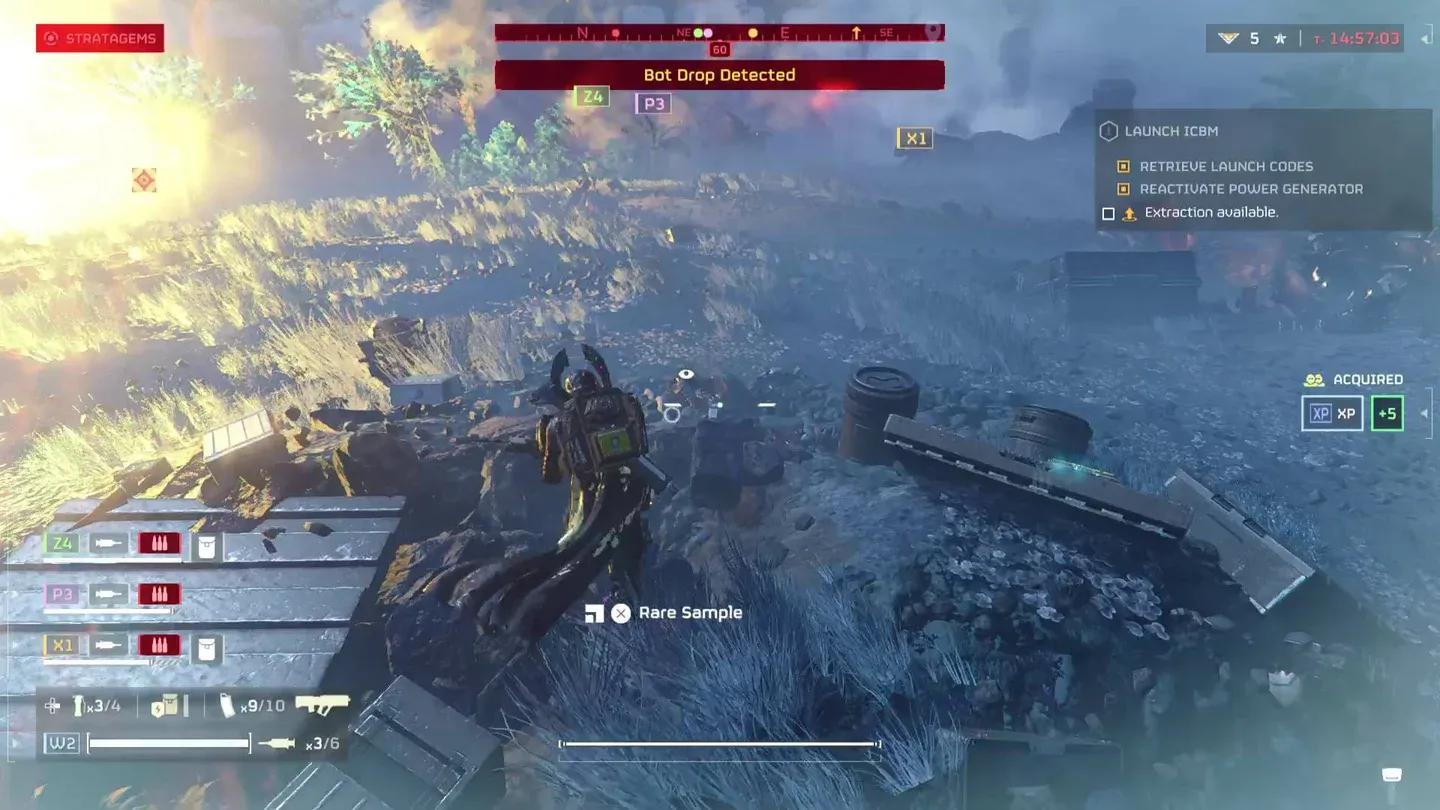The image size is (1440, 810).
Task: Open the Stratagems menu
Action: (x=100, y=39)
